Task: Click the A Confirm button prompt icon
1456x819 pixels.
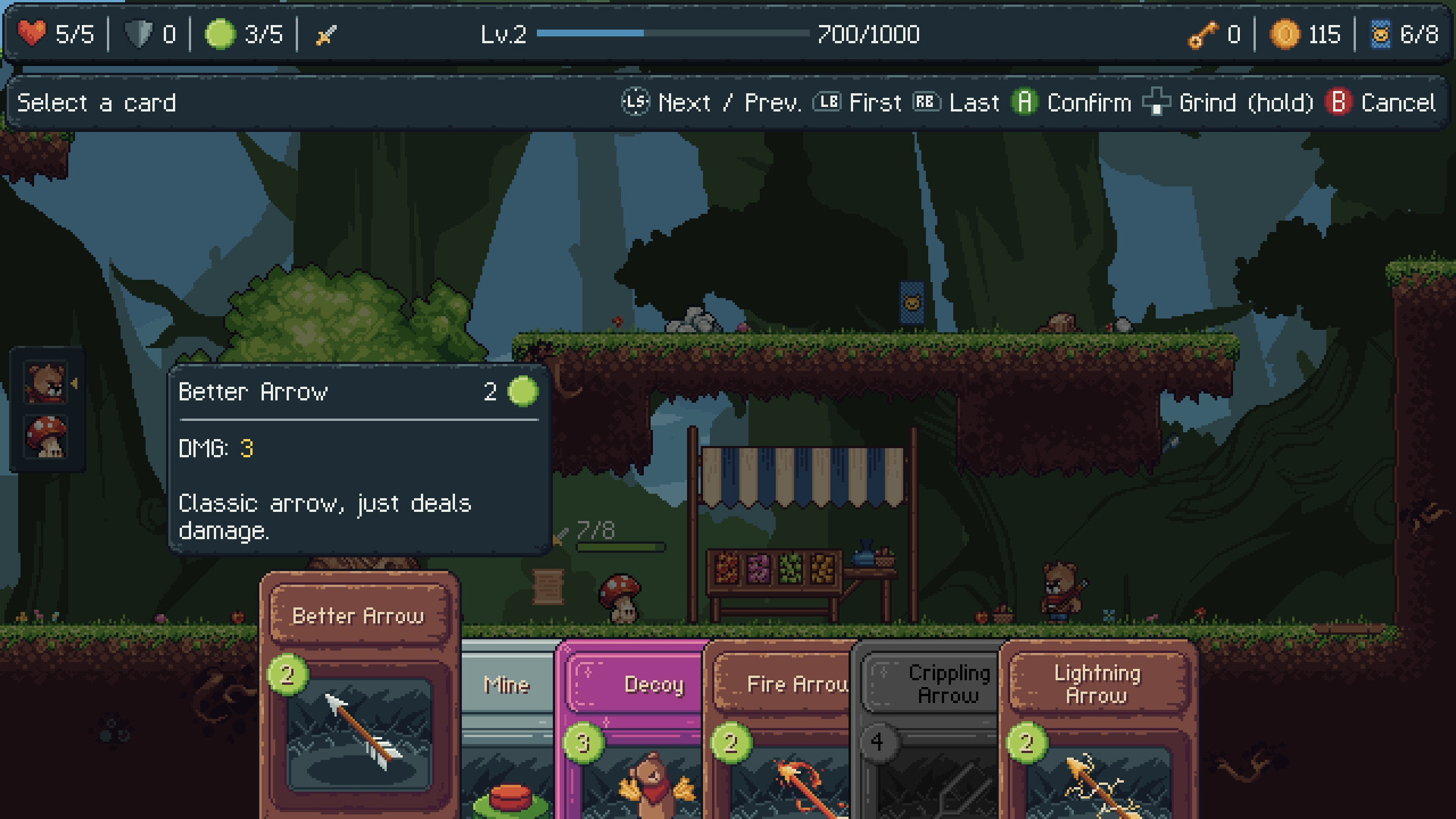Action: (x=1026, y=102)
